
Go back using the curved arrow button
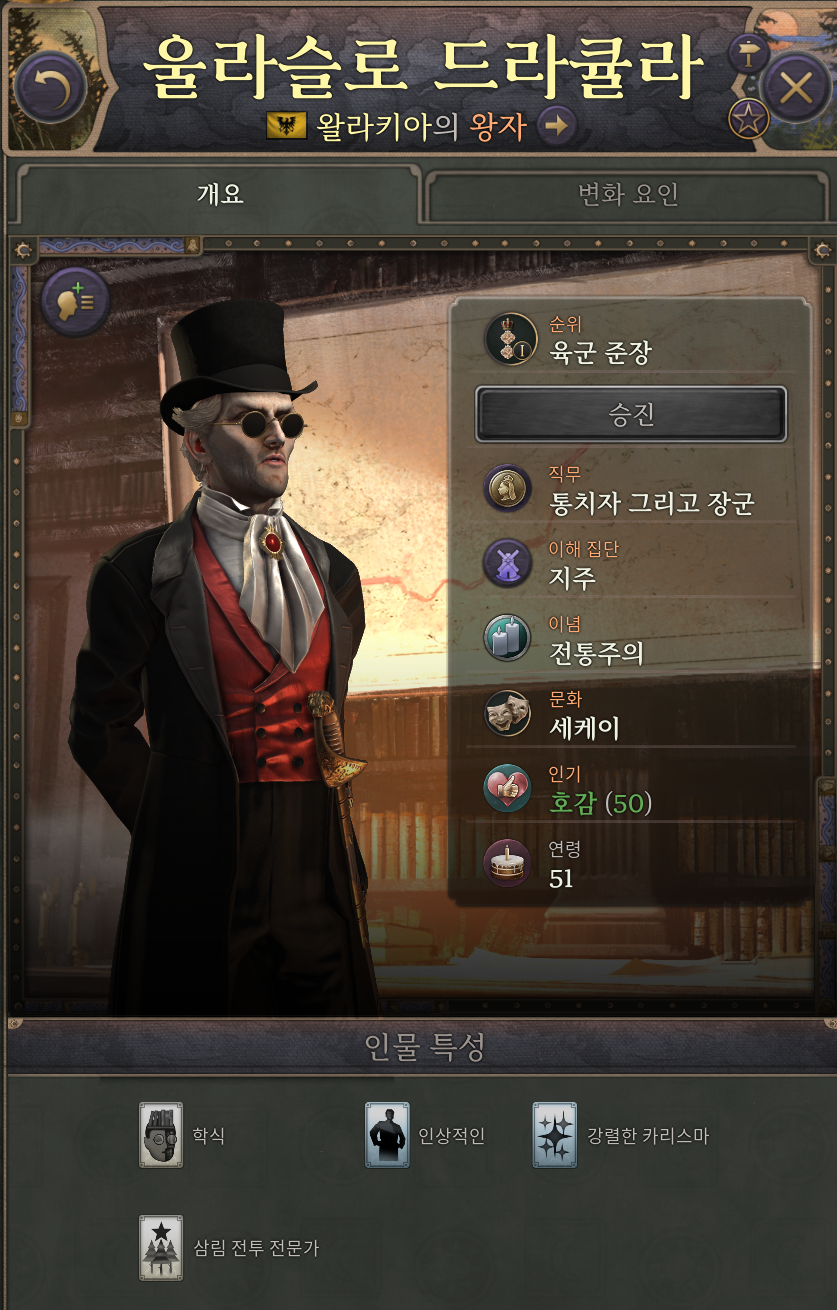pos(50,88)
